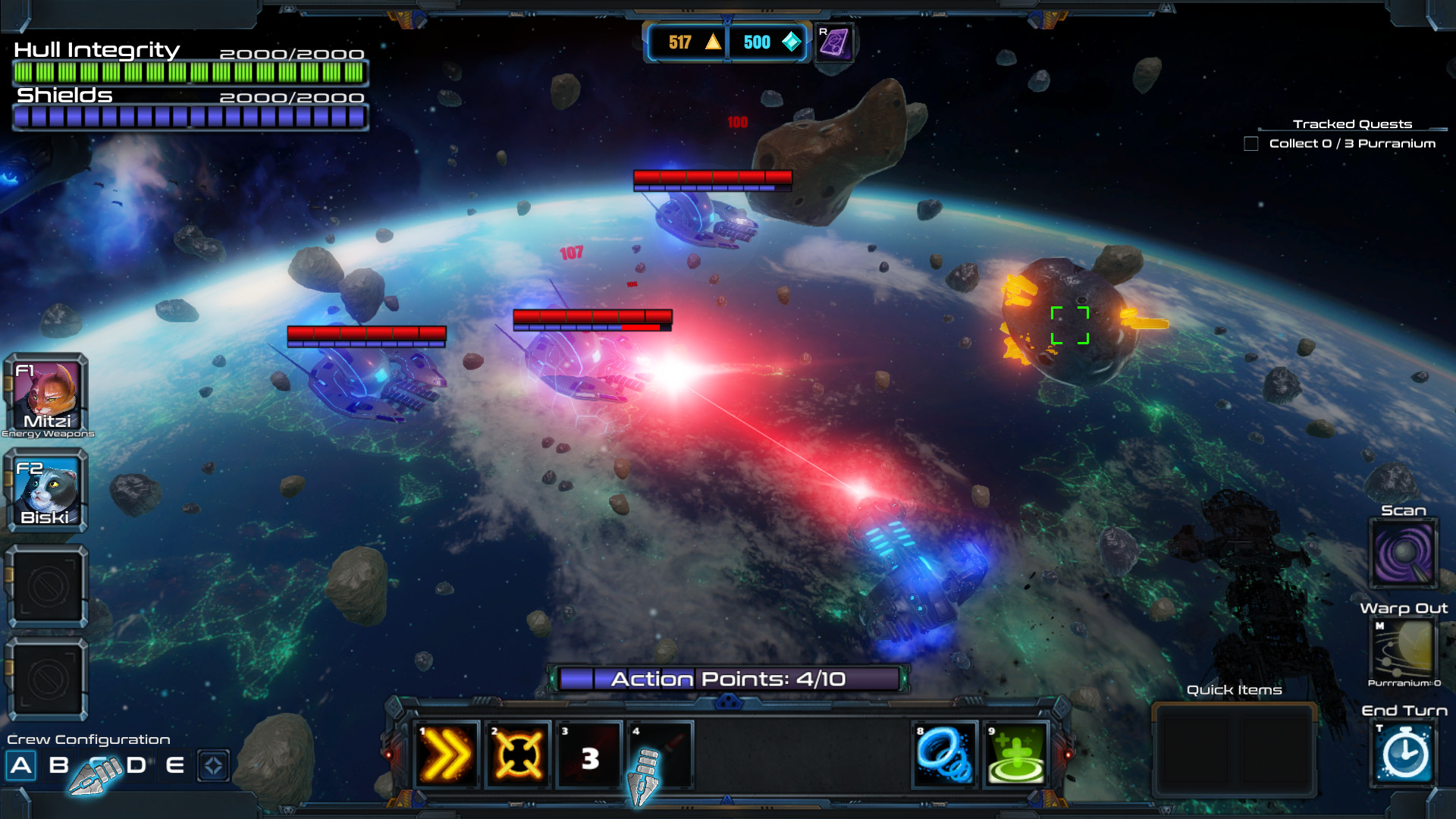Activate the orange crosshair targeting ability
This screenshot has width=1456, height=819.
coord(518,755)
